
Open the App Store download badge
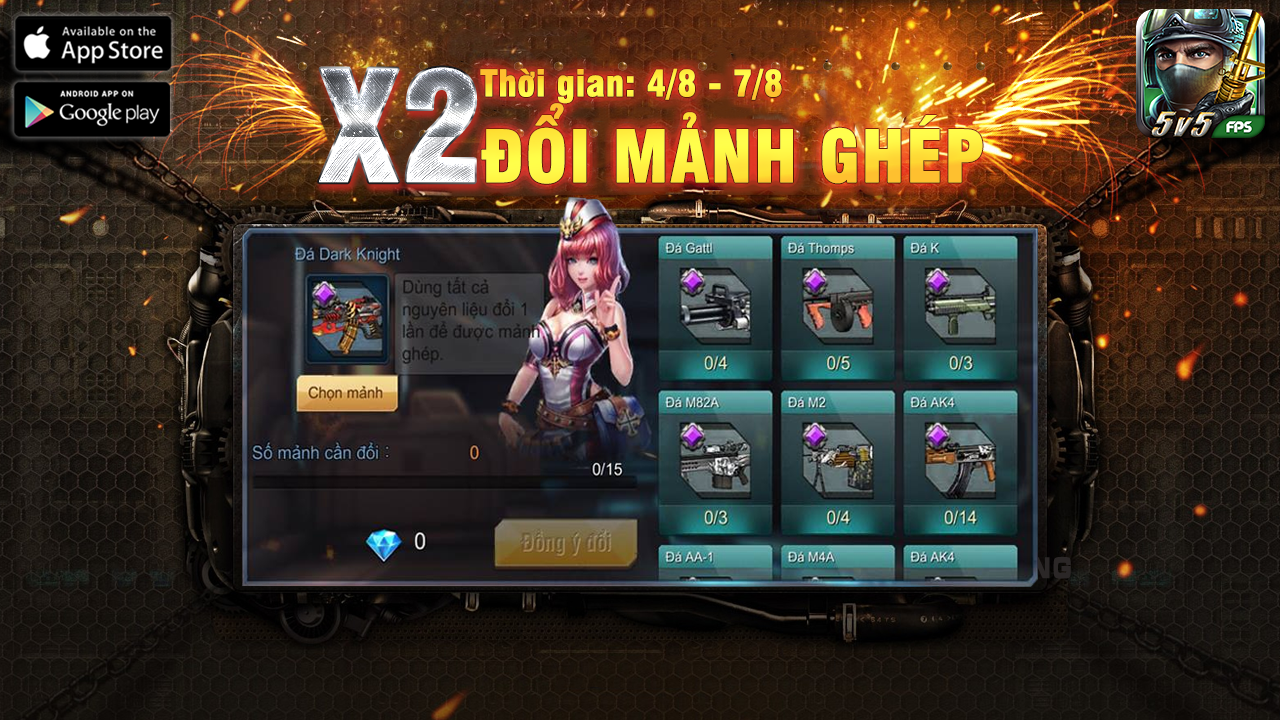pos(92,42)
